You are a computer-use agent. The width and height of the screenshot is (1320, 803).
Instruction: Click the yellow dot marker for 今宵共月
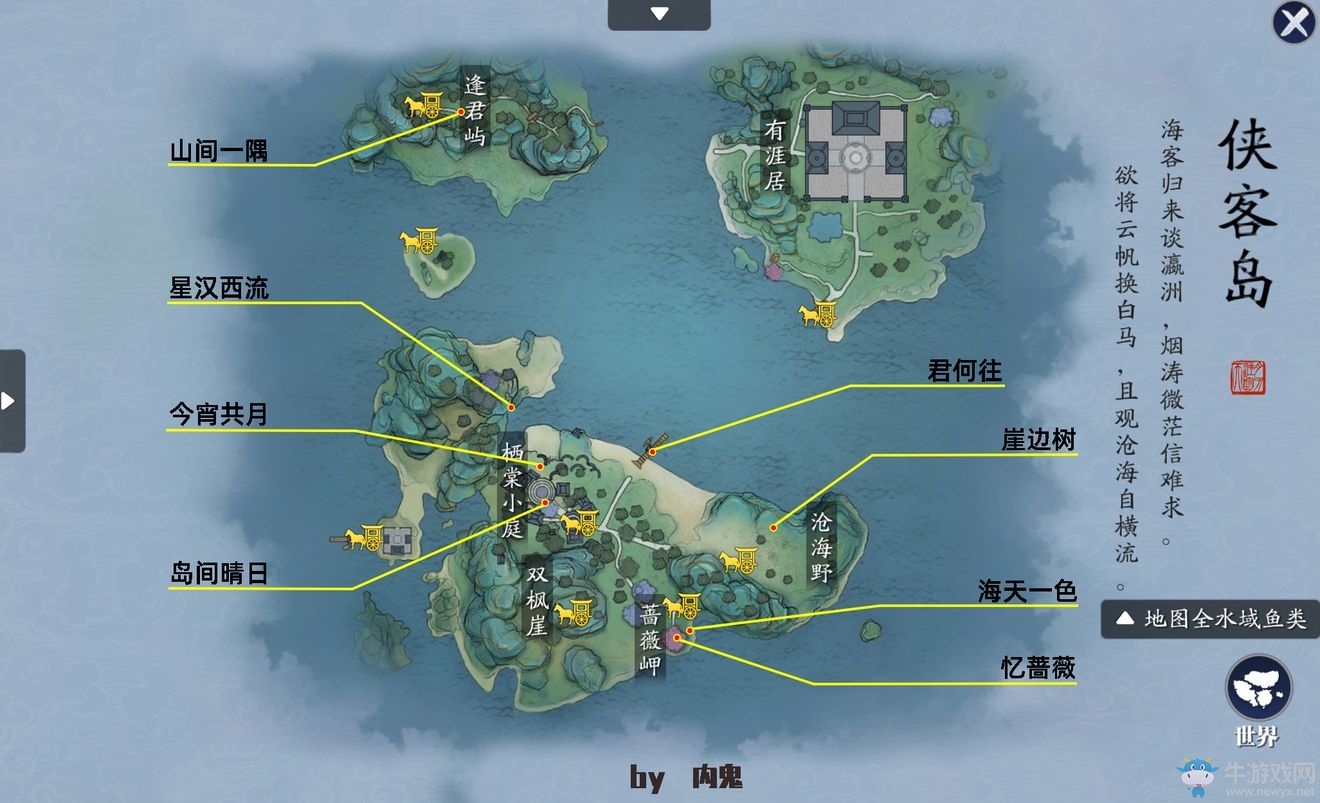(540, 465)
